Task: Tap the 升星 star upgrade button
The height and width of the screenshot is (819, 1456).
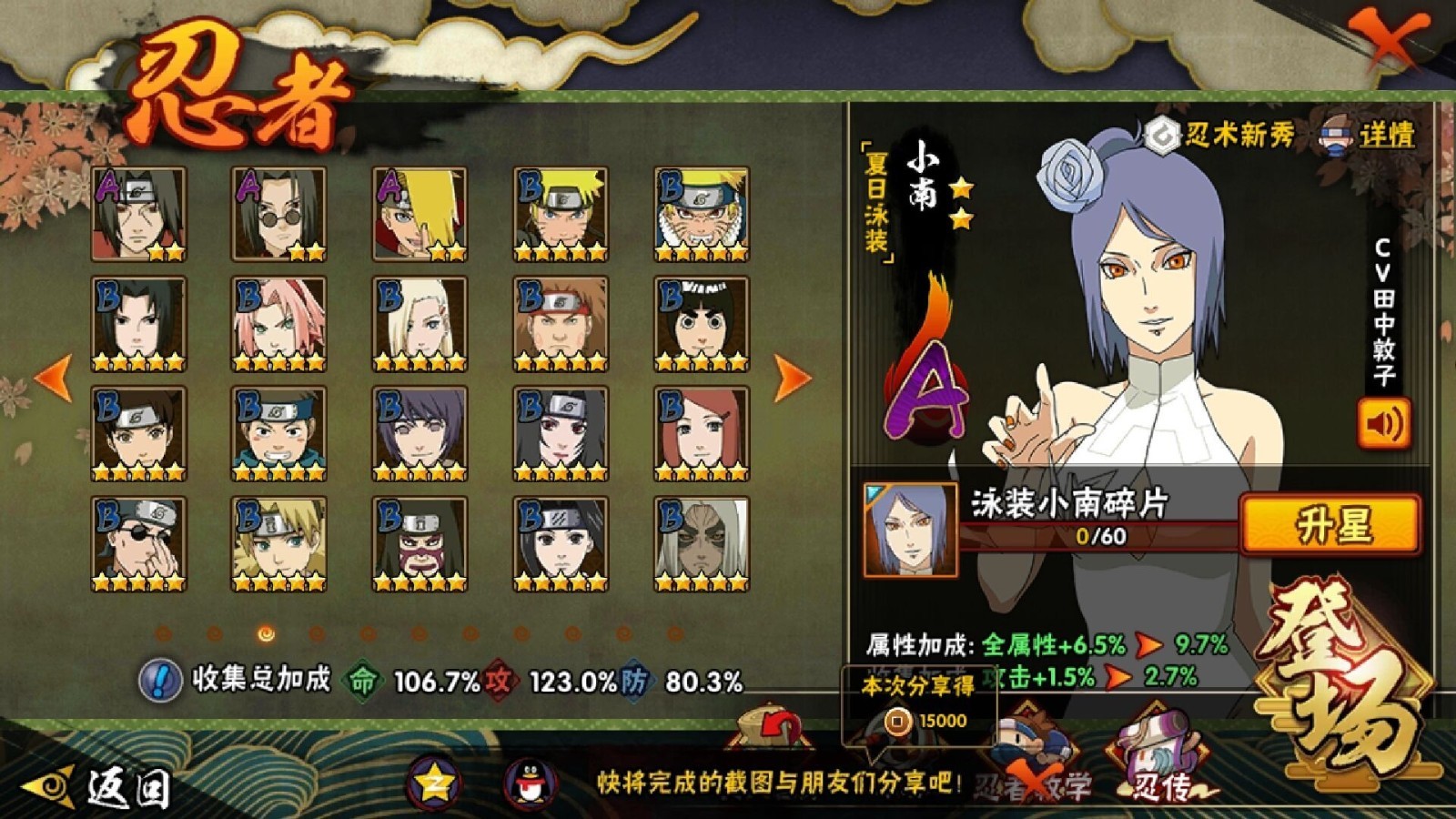Action: (1330, 525)
